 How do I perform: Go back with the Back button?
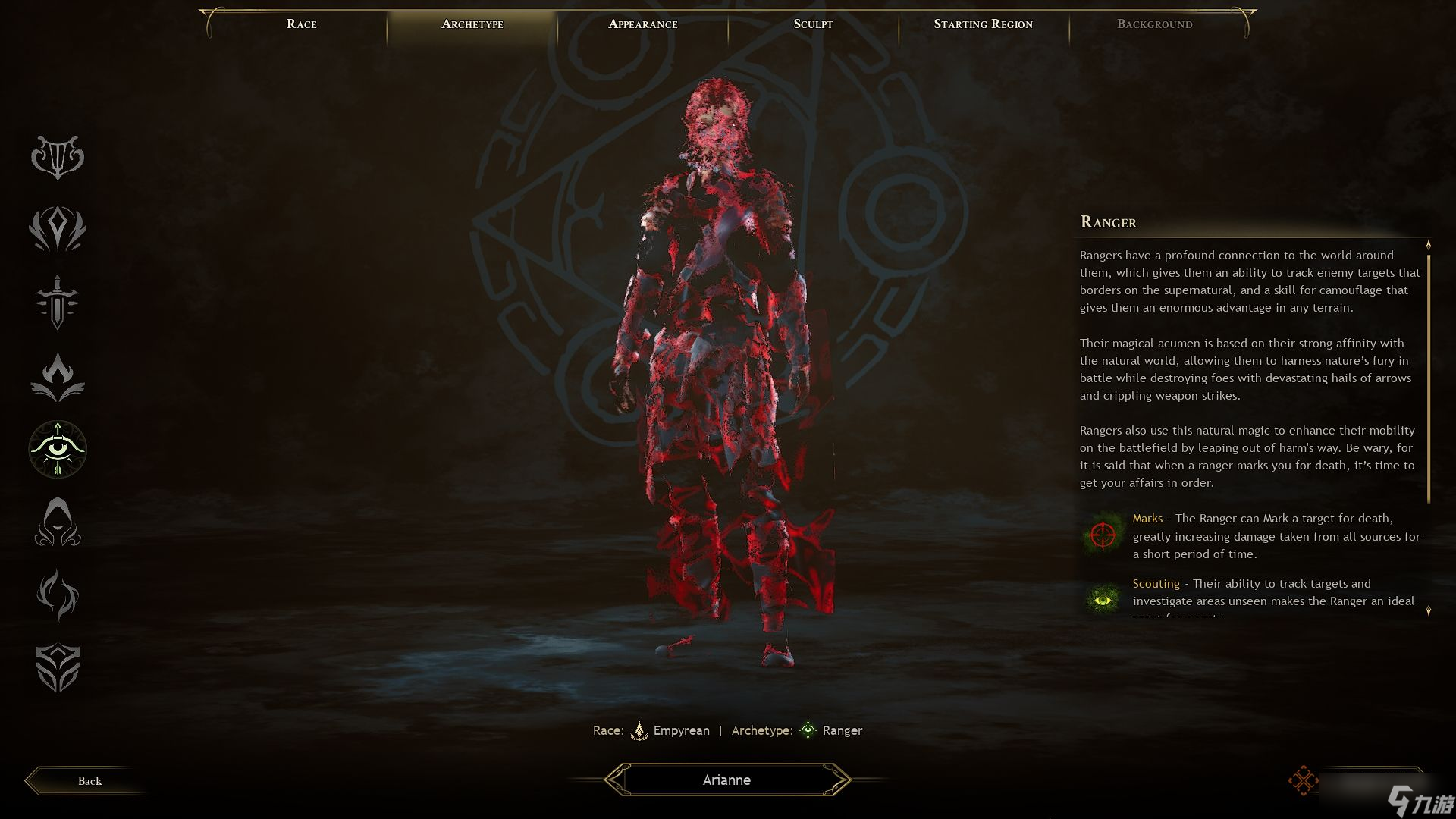coord(89,781)
